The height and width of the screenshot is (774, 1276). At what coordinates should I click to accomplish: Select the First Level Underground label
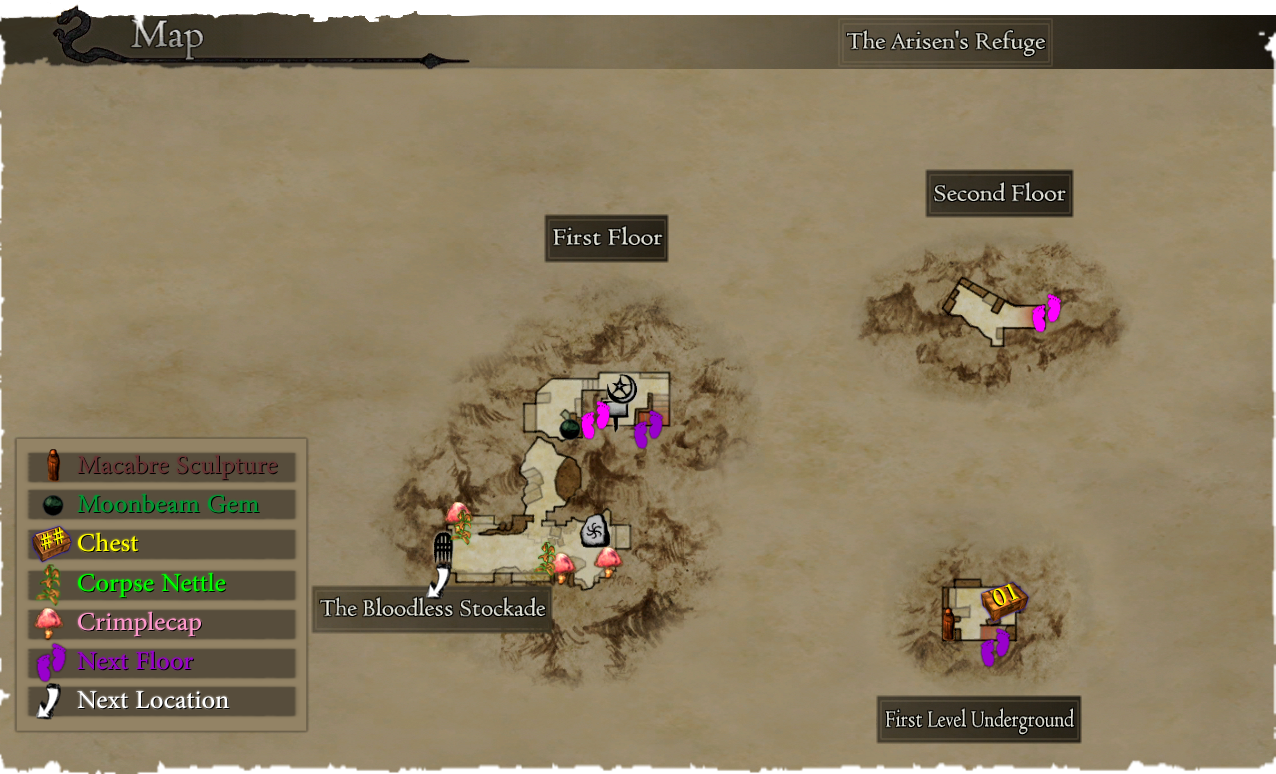point(979,719)
